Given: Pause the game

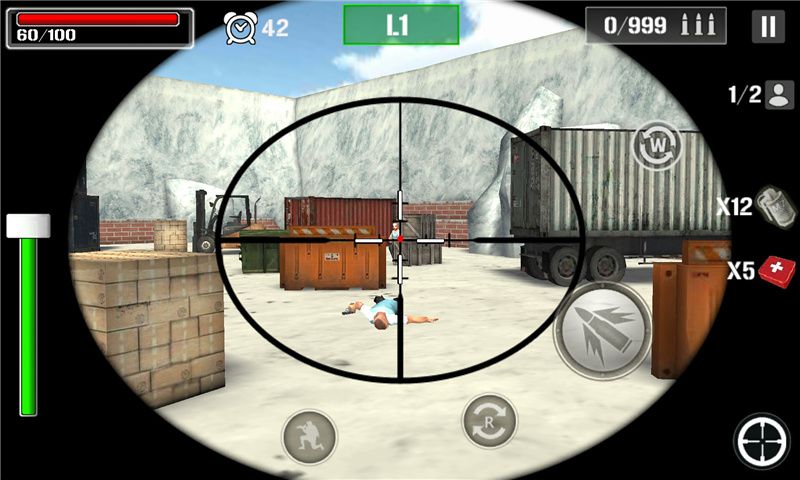Looking at the screenshot, I should (x=768, y=26).
